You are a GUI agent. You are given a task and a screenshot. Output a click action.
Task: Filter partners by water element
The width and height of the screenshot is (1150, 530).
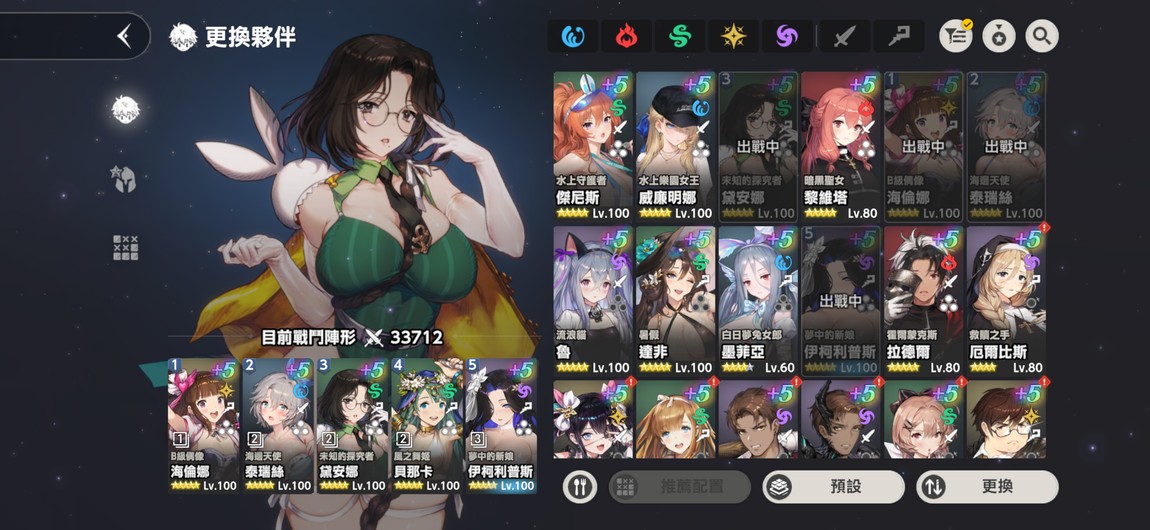(572, 37)
